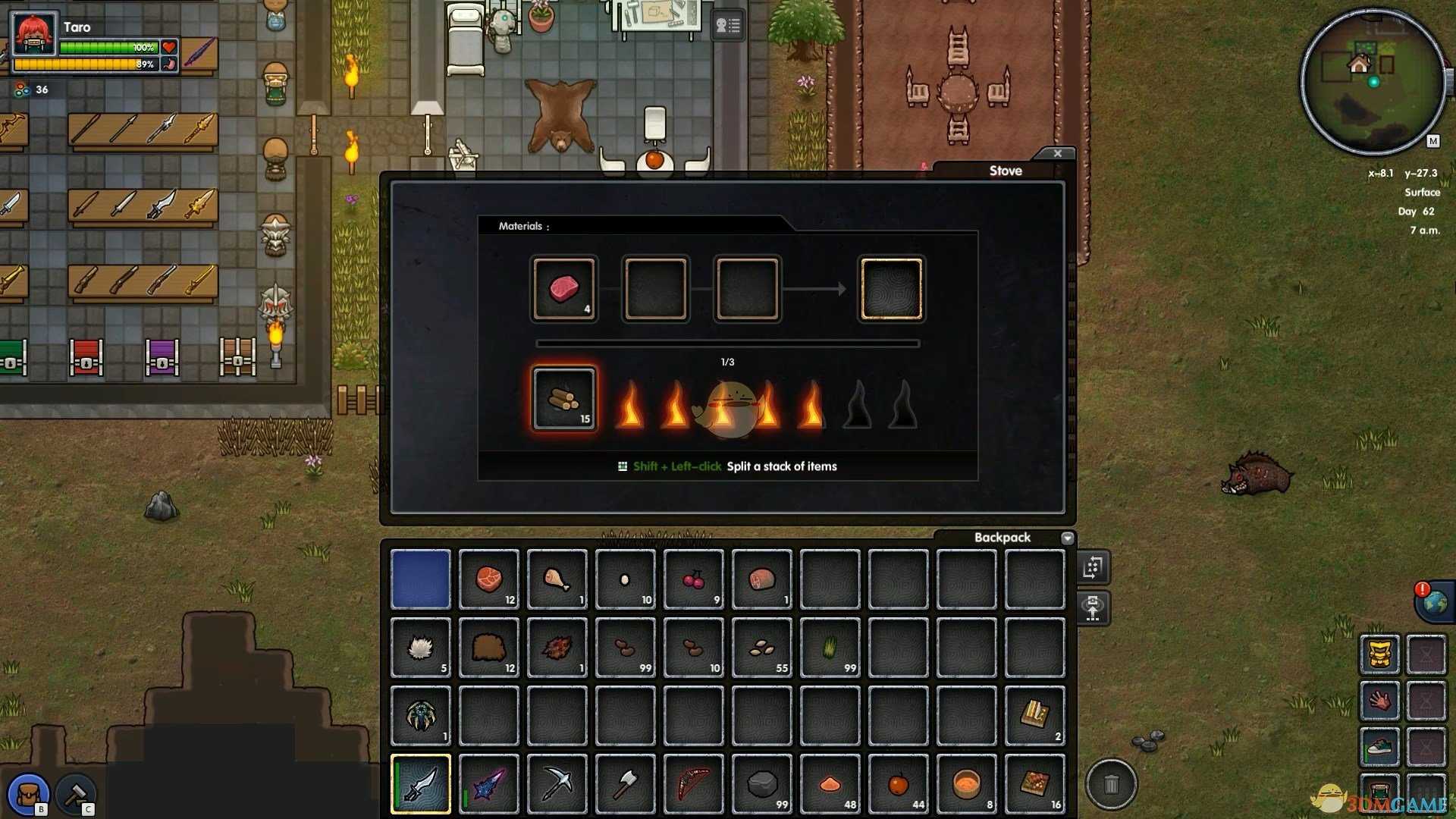1456x819 pixels.
Task: Select the raw meat material slot
Action: point(564,289)
